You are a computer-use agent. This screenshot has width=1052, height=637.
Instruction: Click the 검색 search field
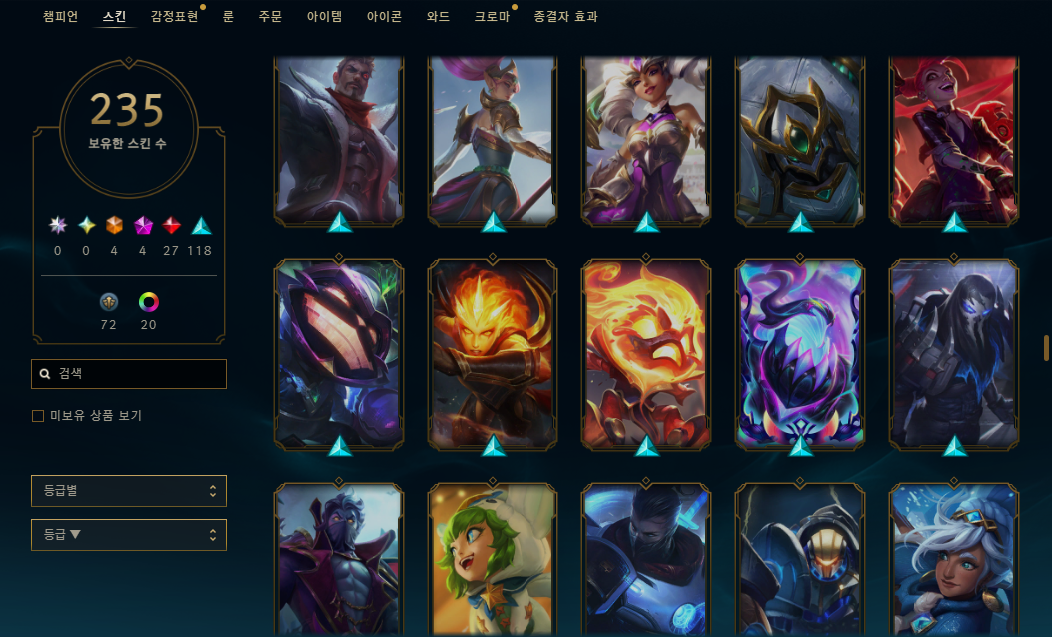(x=129, y=374)
